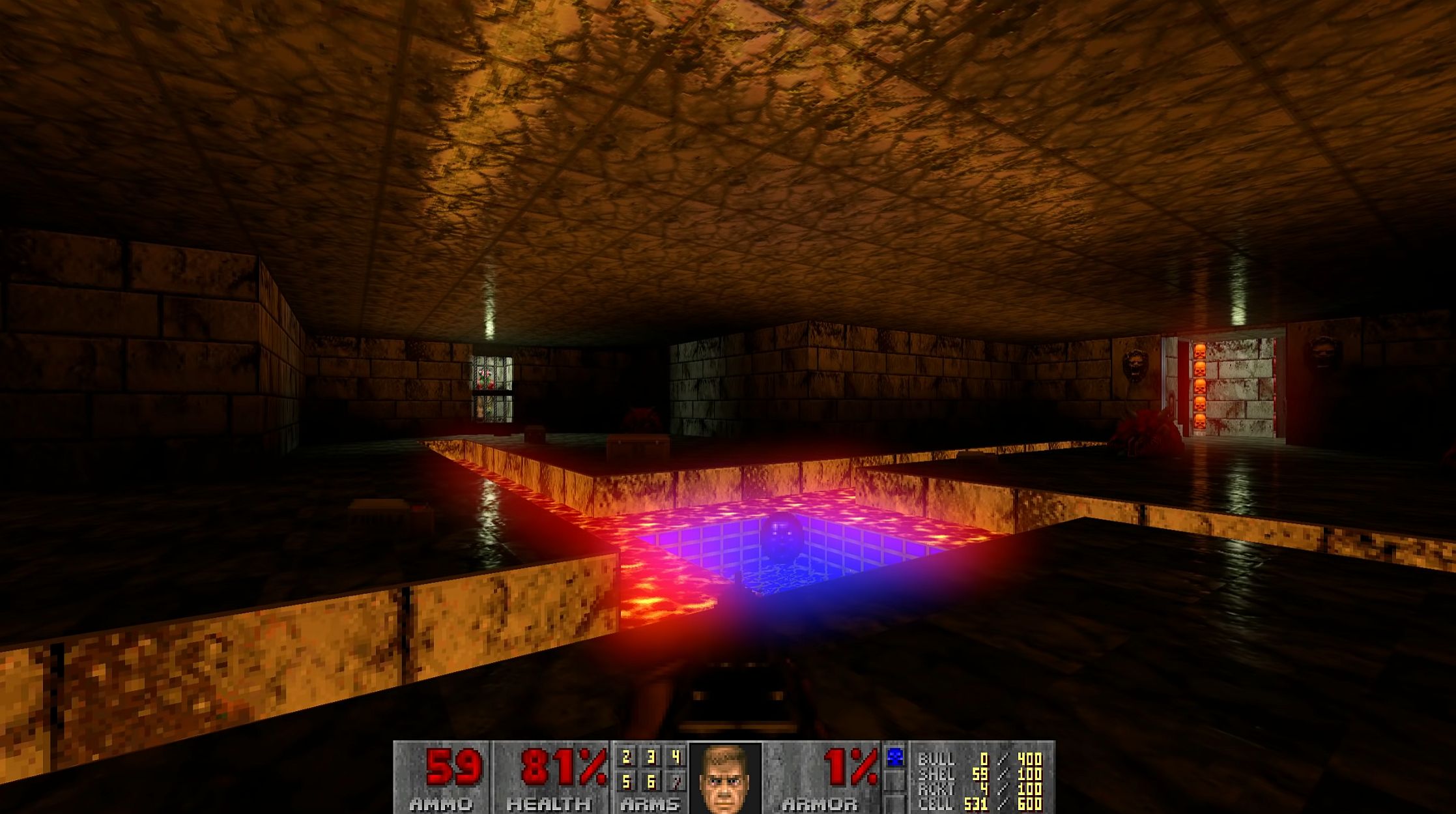This screenshot has height=814, width=1456.
Task: Select weapon slot 3 in the ARMS panel
Action: tap(651, 756)
